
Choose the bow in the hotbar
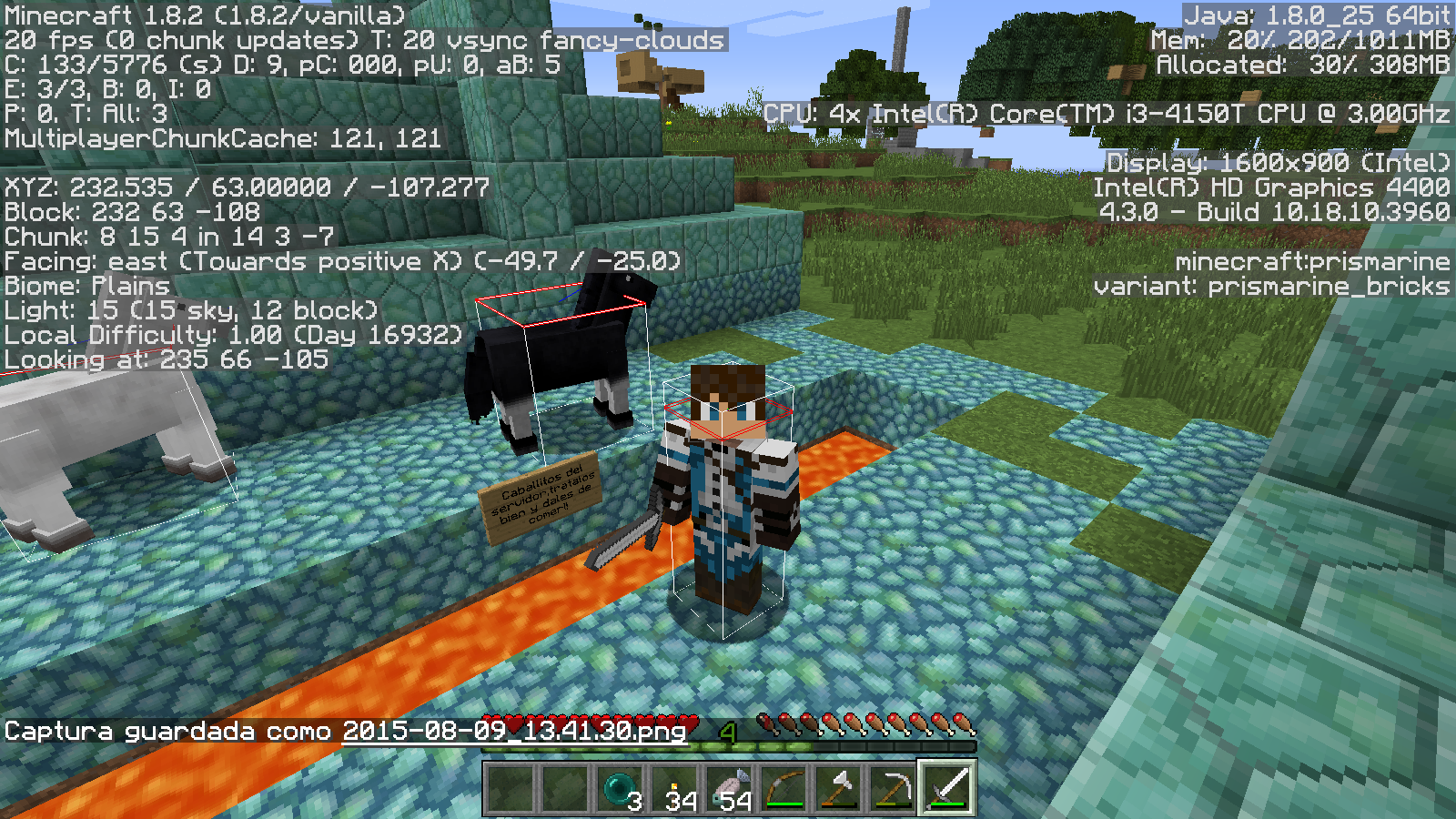pyautogui.click(x=784, y=788)
